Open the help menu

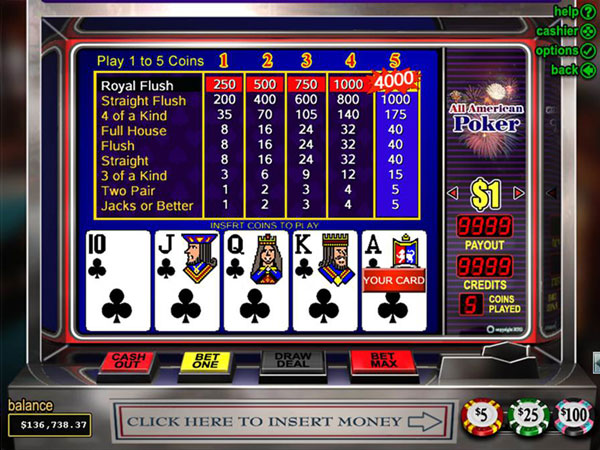pyautogui.click(x=574, y=11)
